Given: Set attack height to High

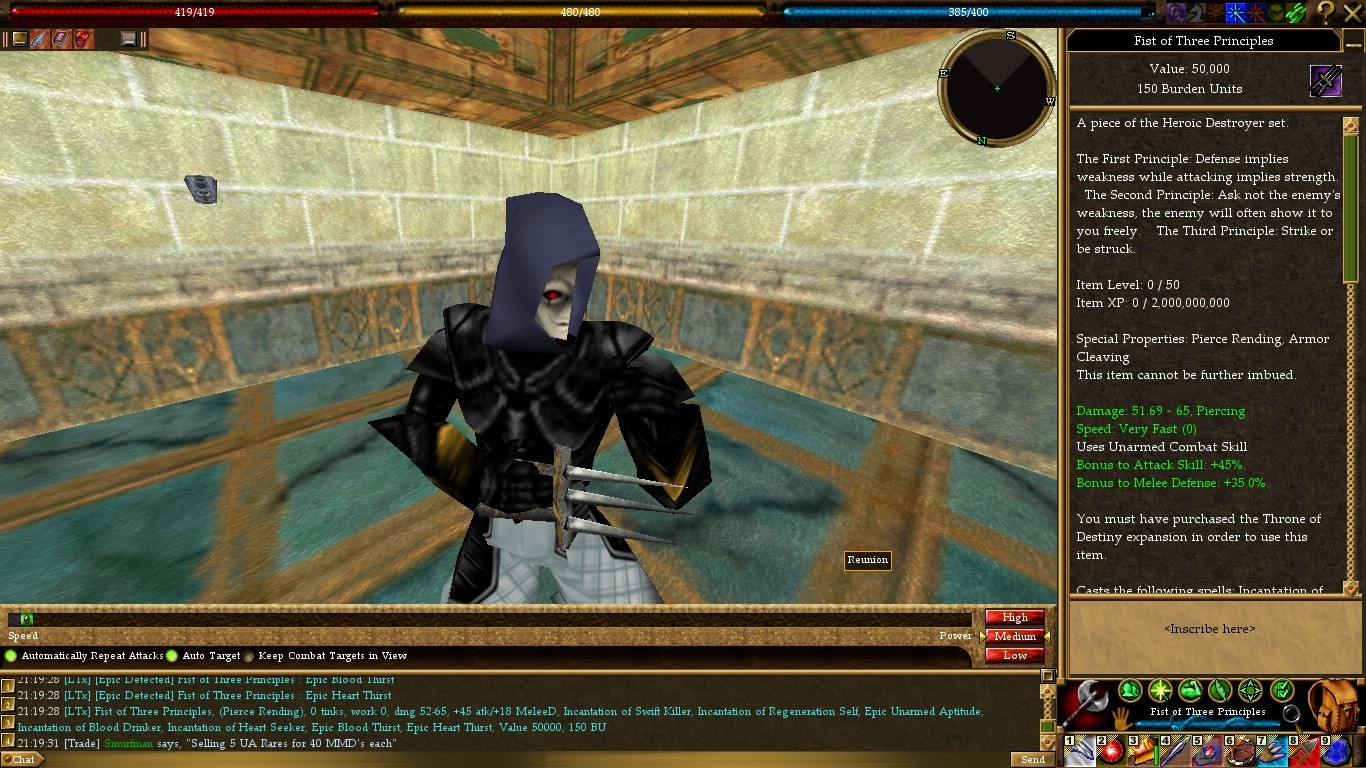Looking at the screenshot, I should pos(1014,617).
